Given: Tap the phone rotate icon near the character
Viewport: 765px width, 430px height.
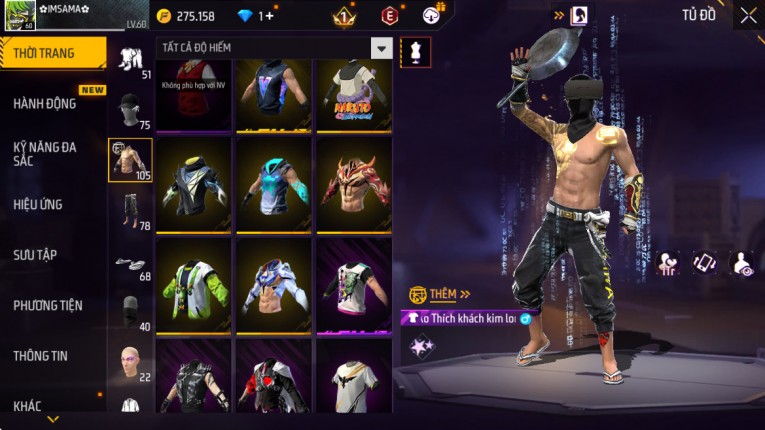Looking at the screenshot, I should pos(705,263).
